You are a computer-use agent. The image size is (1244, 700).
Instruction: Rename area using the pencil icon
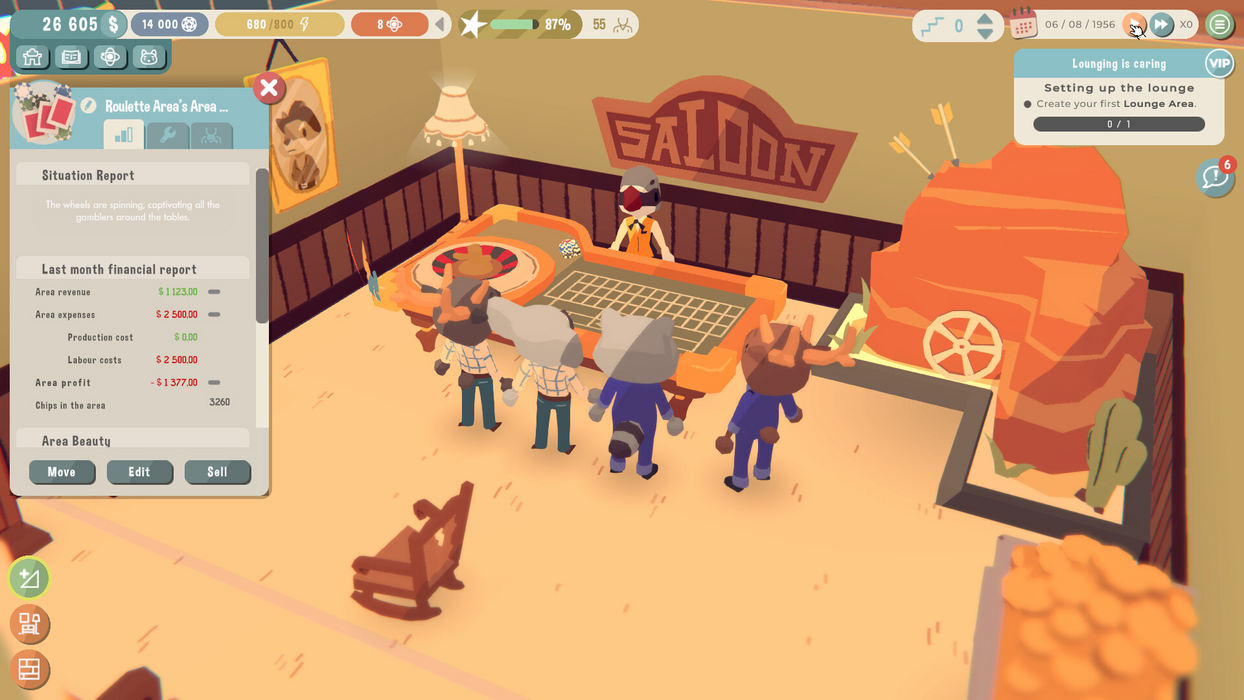pyautogui.click(x=89, y=106)
